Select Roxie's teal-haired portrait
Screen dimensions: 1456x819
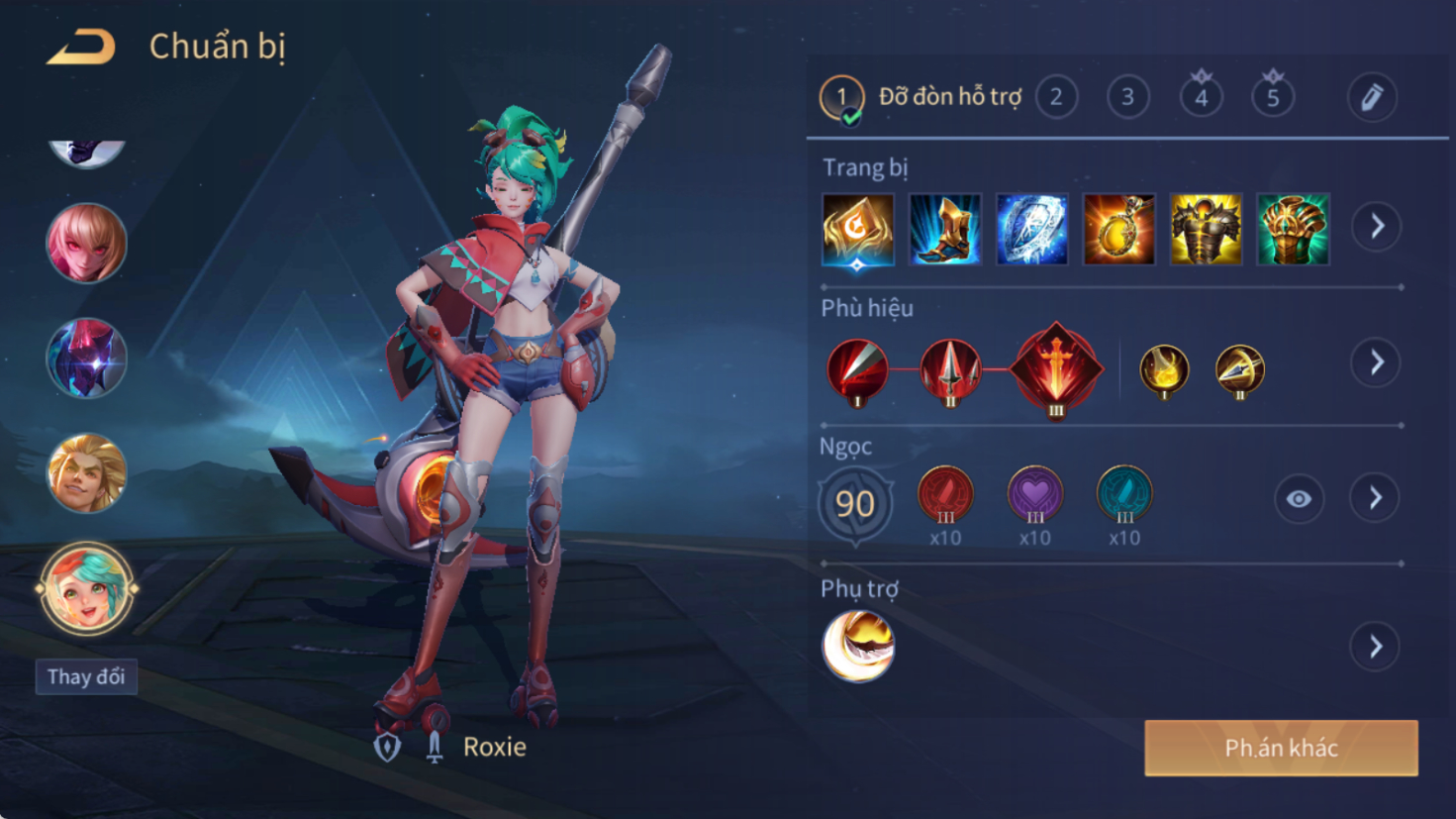coord(86,589)
